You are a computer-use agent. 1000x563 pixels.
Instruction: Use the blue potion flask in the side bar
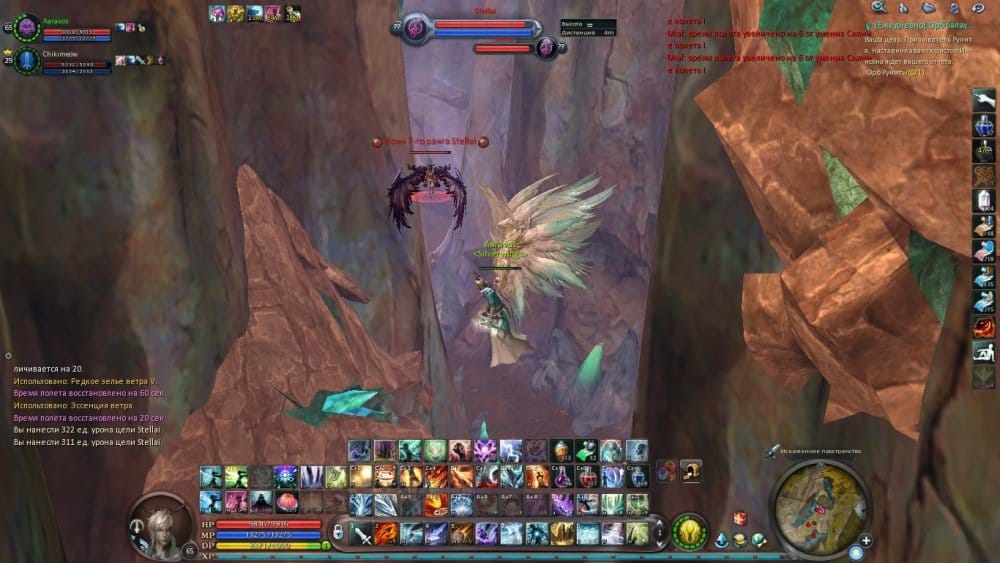[983, 125]
